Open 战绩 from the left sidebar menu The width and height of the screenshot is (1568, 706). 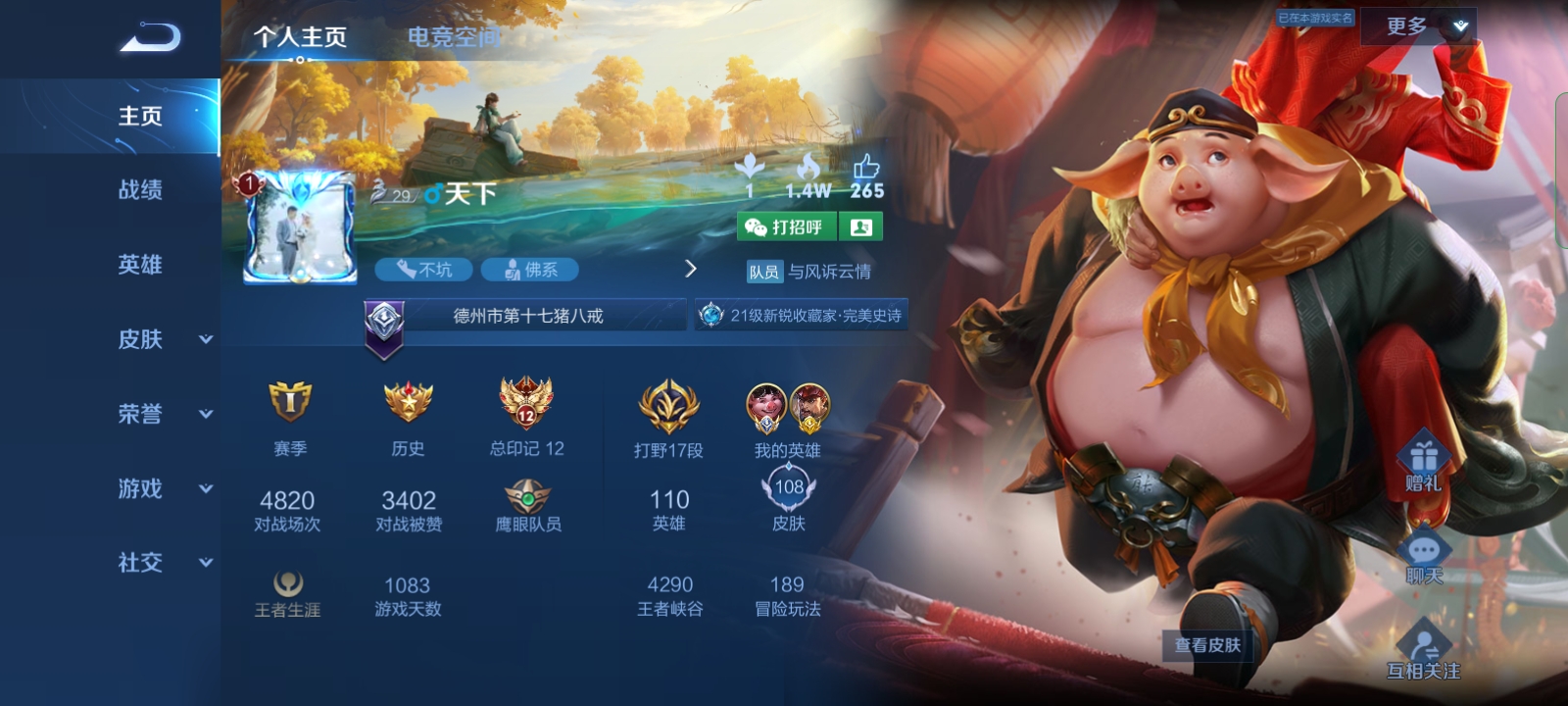142,190
